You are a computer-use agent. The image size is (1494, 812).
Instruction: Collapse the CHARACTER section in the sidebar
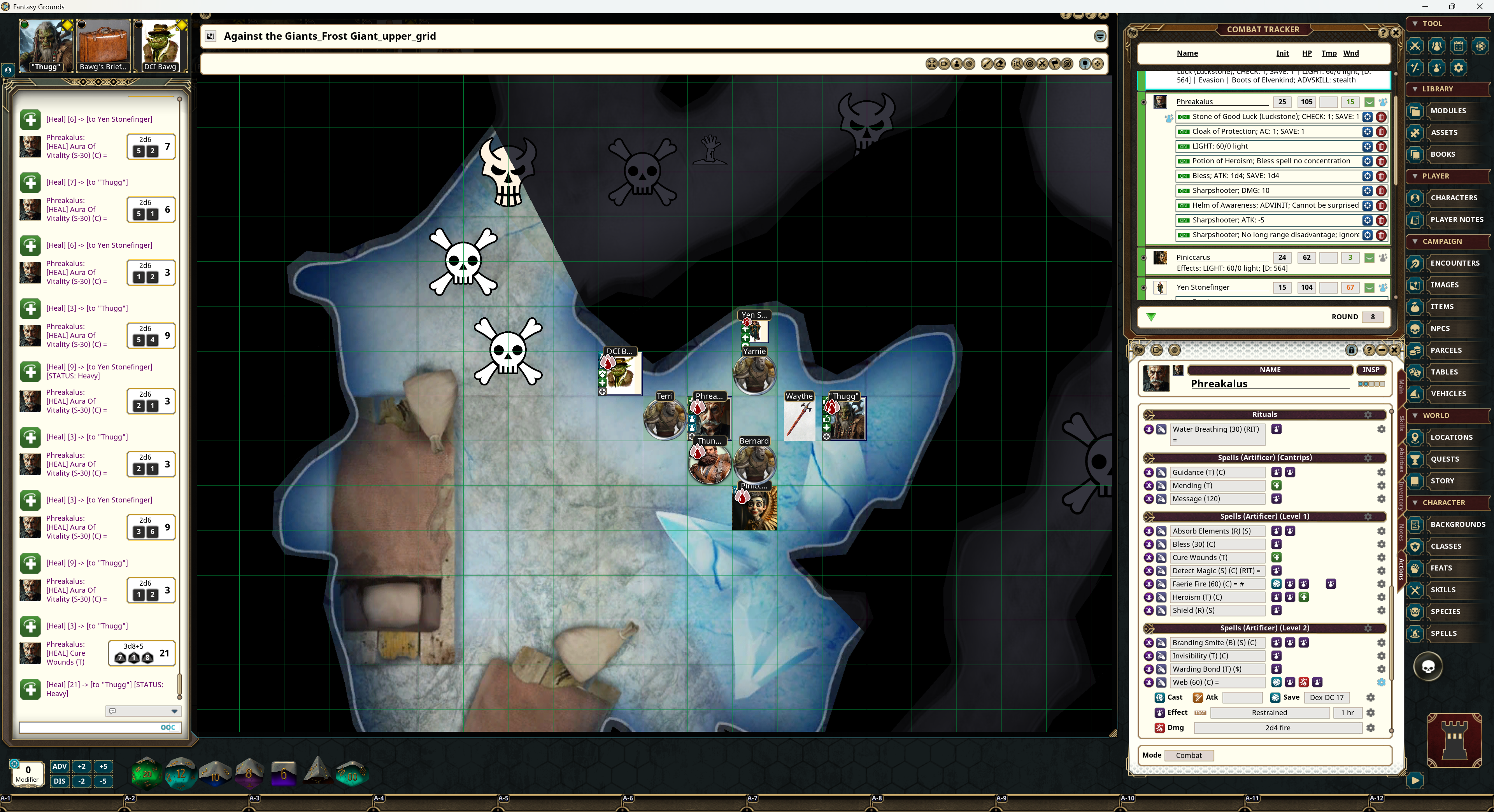tap(1415, 502)
